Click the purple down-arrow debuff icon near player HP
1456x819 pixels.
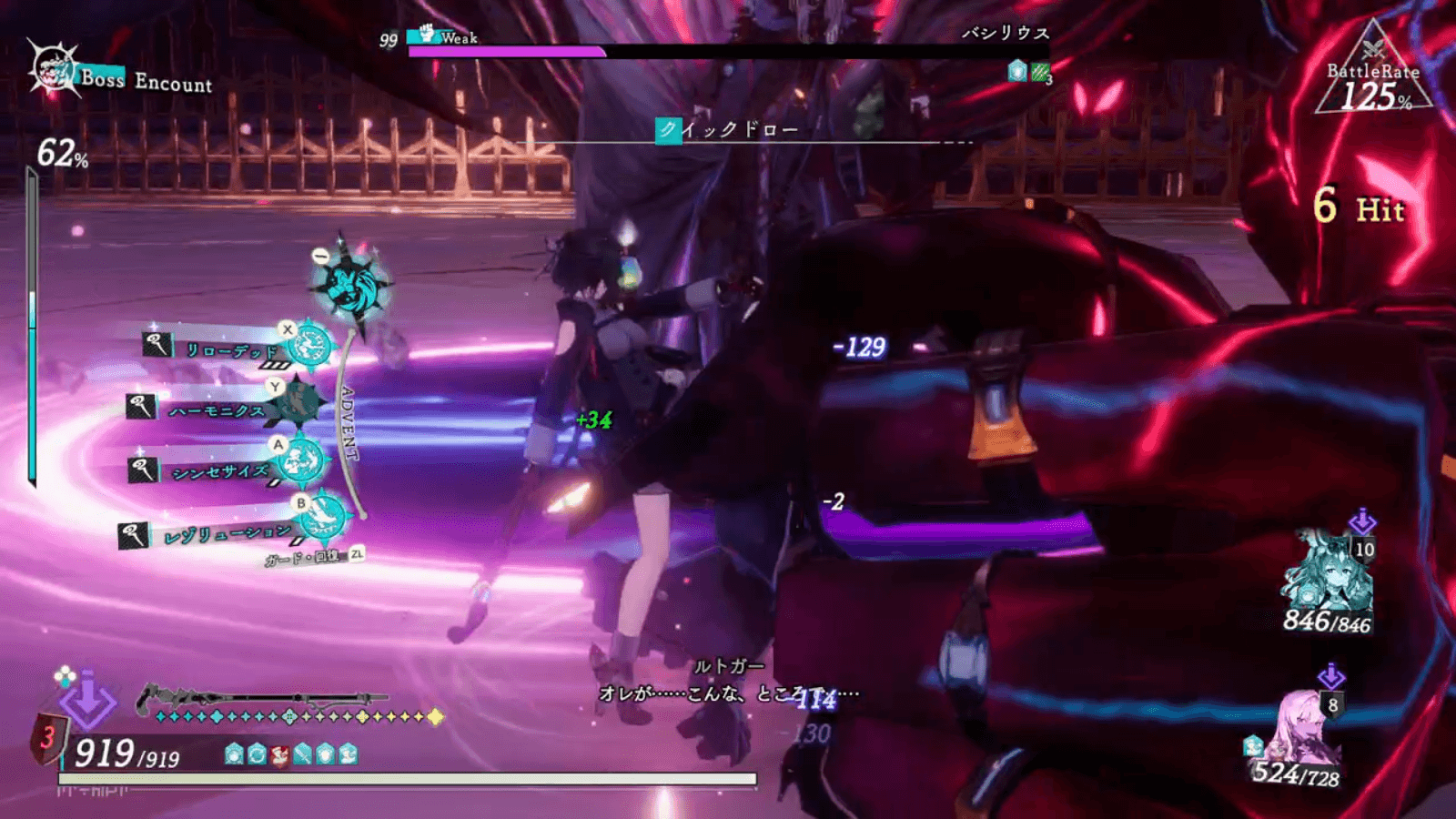point(86,703)
